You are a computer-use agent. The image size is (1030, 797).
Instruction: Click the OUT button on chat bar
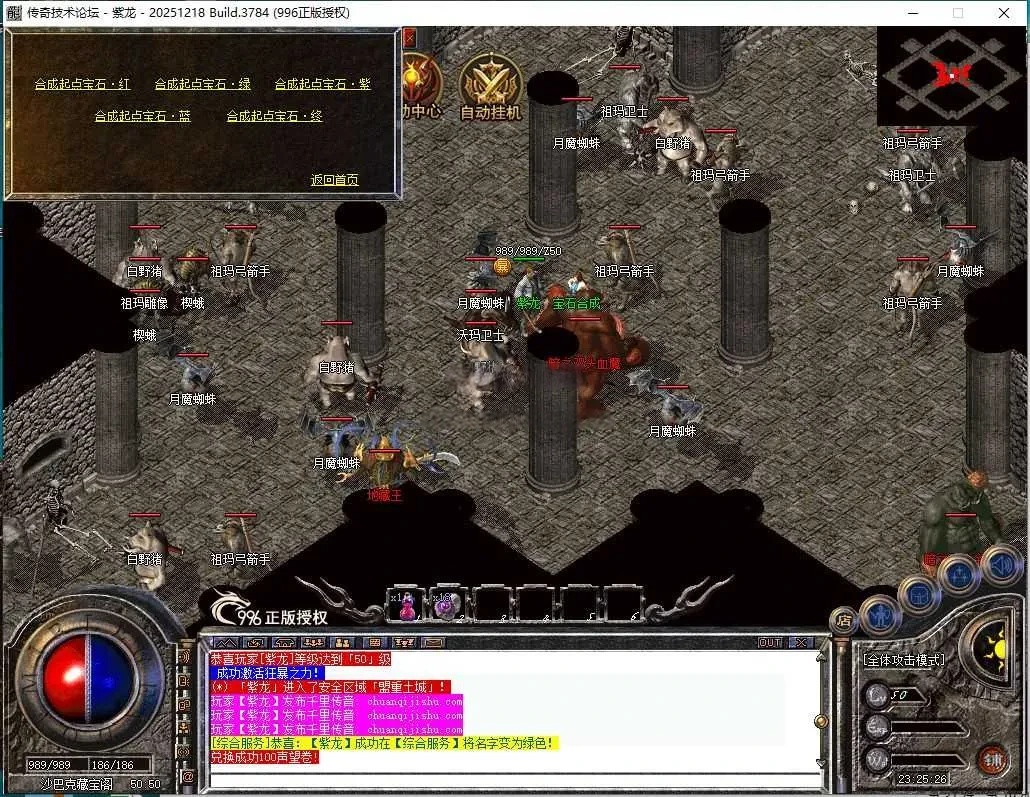click(x=770, y=642)
